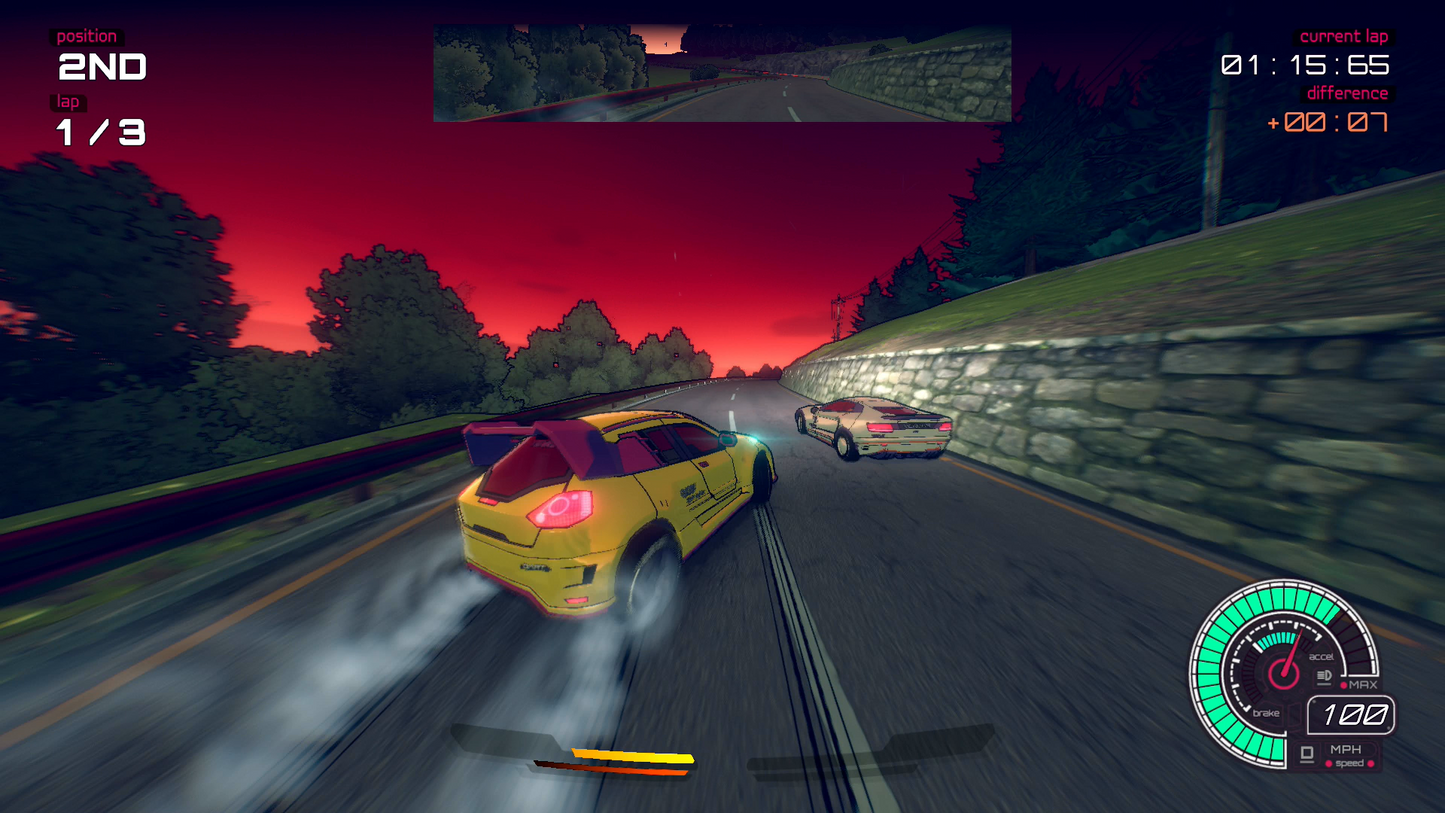
Task: Open the lap counter menu
Action: pyautogui.click(x=68, y=101)
